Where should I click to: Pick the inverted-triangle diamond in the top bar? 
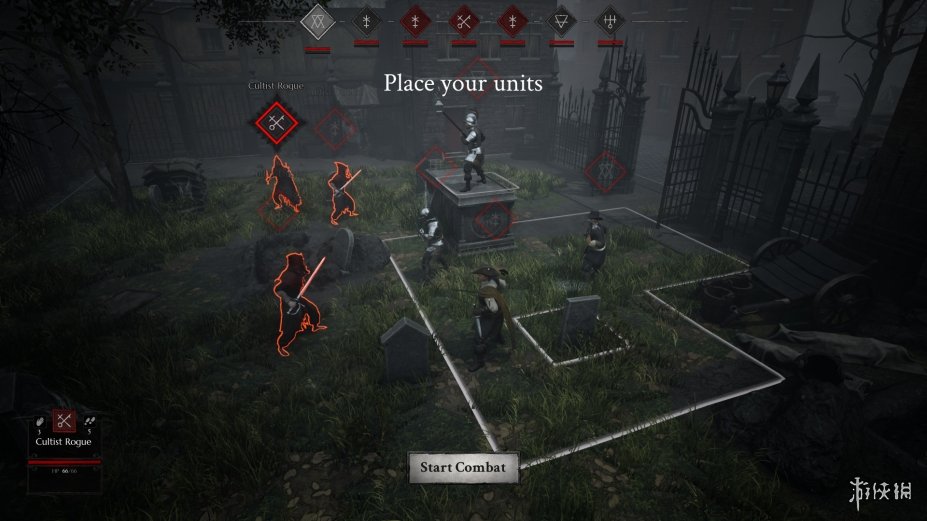pos(561,20)
